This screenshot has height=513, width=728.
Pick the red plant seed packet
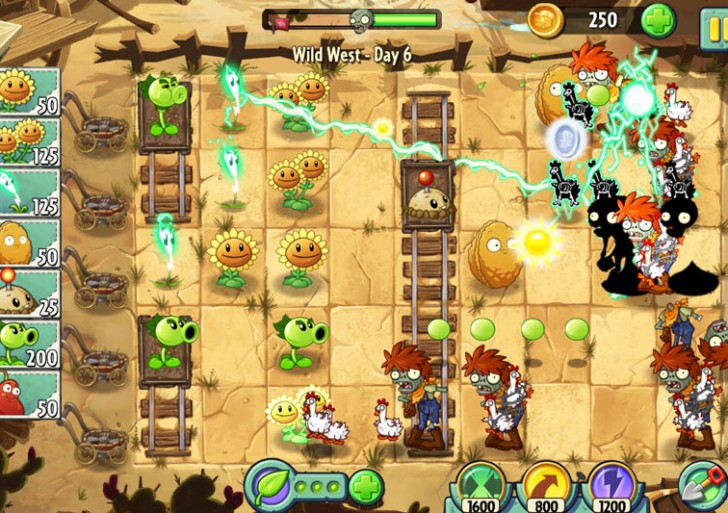(x=28, y=395)
